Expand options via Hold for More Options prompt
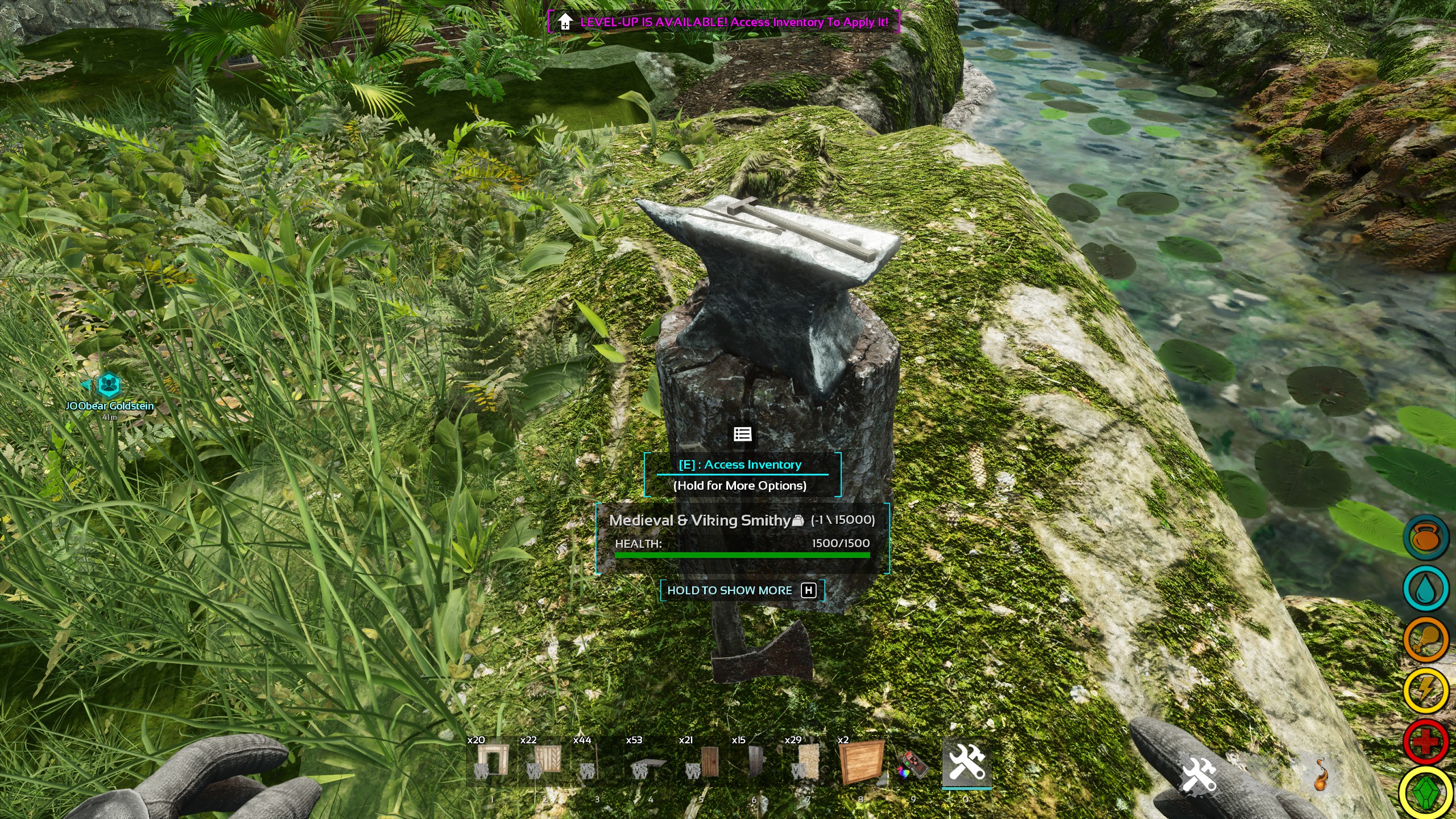1456x819 pixels. pos(741,486)
